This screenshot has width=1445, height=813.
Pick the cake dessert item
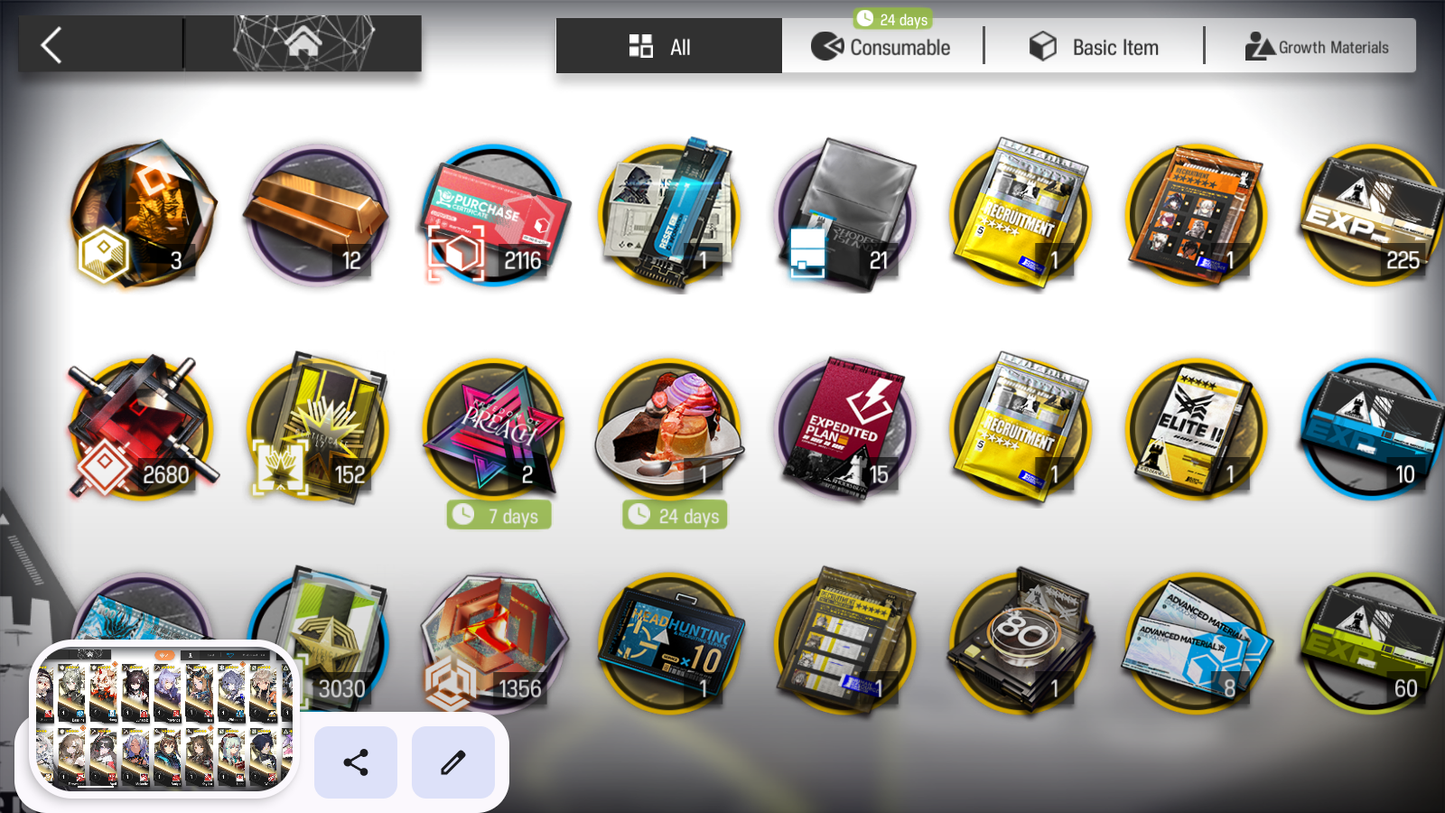tap(669, 429)
